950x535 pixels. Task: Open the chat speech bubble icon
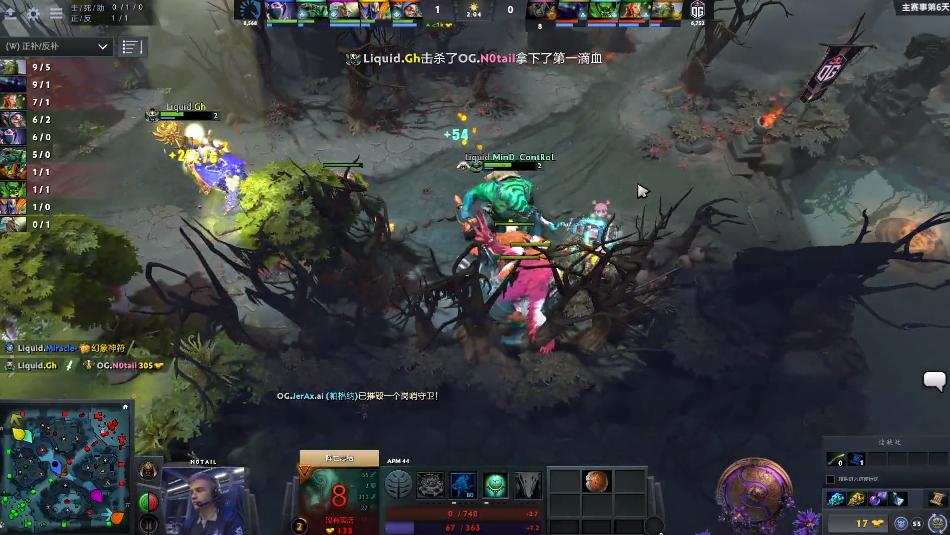934,380
